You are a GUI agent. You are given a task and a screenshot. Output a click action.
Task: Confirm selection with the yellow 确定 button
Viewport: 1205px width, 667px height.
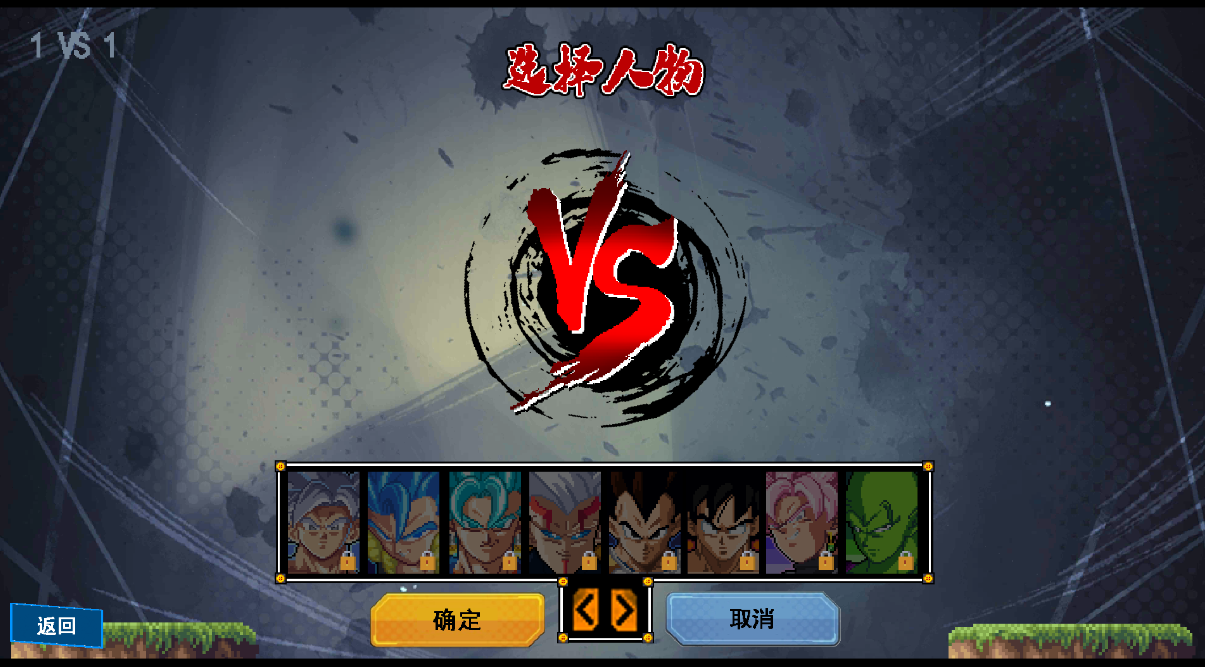tap(457, 620)
